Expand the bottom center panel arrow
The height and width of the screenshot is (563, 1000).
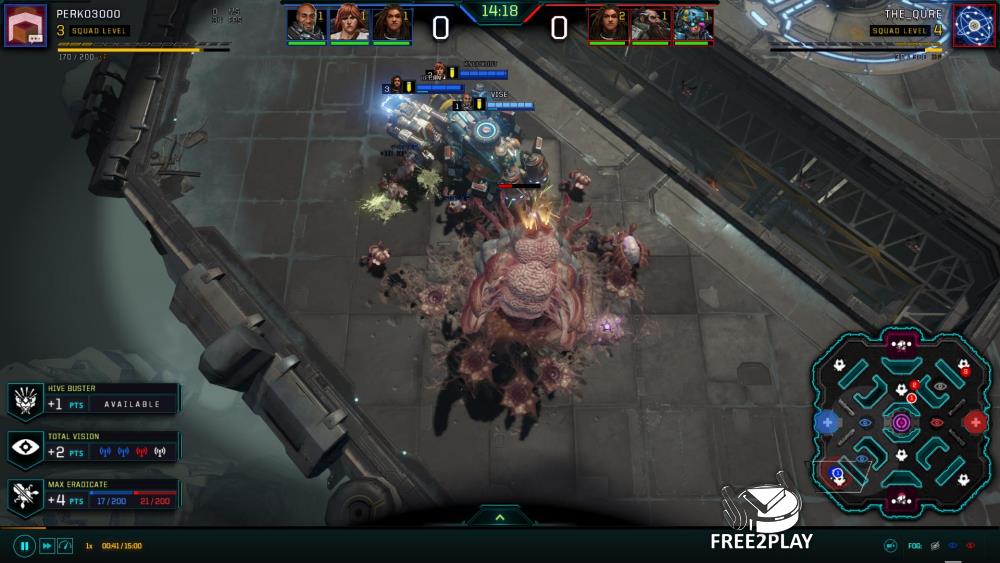tap(499, 517)
